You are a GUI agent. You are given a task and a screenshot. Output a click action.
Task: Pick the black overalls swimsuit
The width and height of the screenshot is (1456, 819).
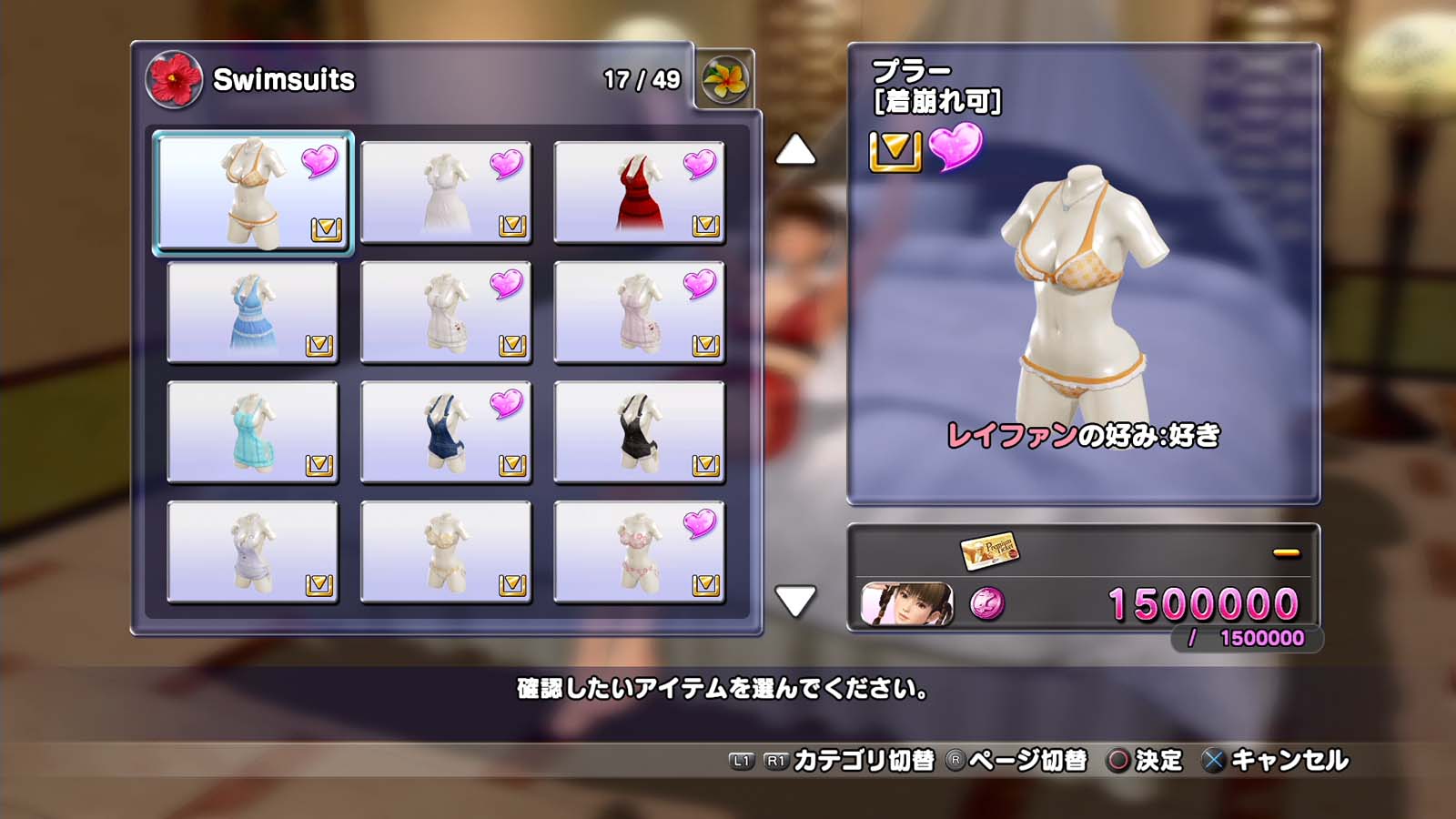639,432
